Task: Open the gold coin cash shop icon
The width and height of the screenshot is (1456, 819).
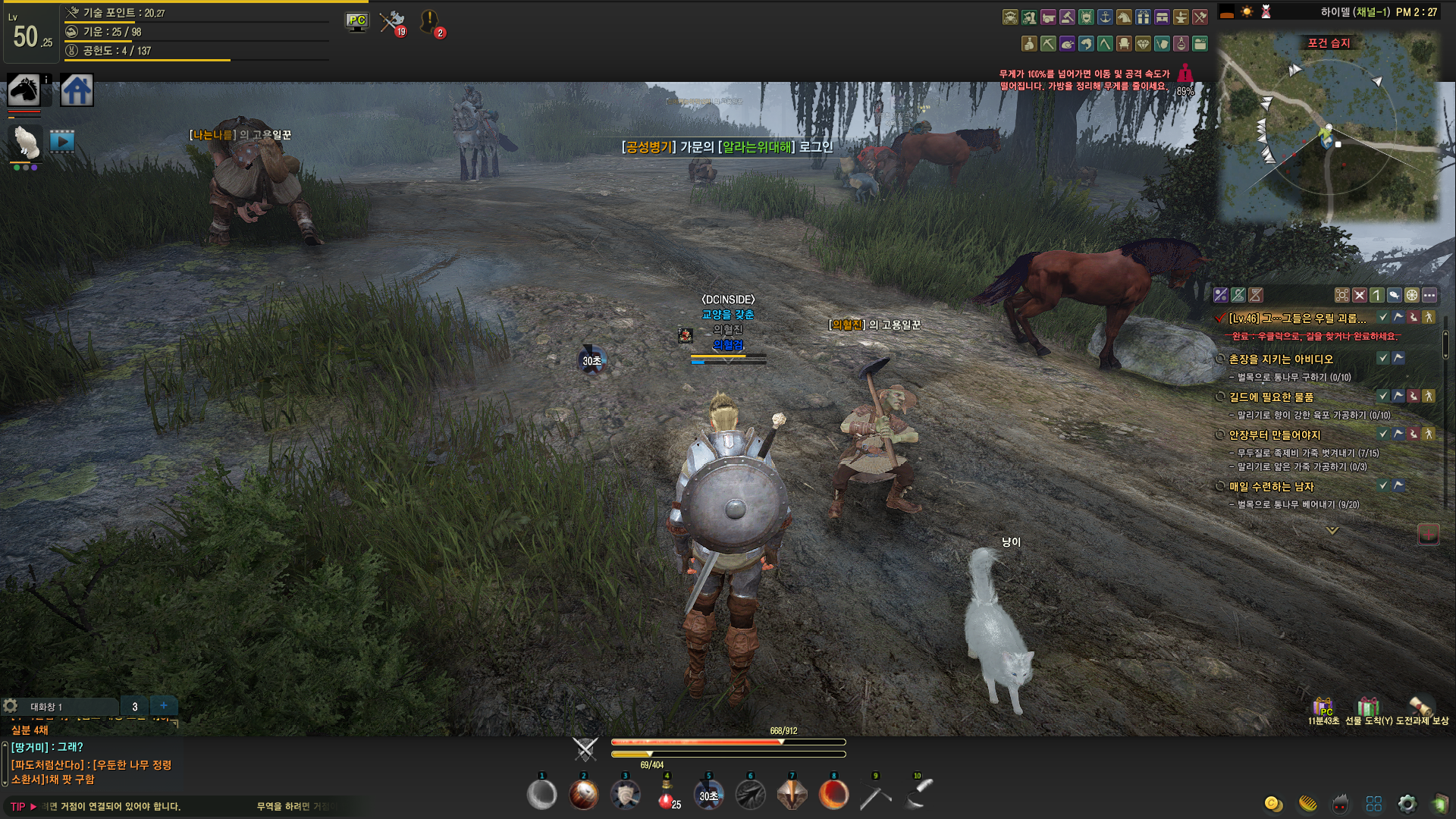Action: point(1273,804)
